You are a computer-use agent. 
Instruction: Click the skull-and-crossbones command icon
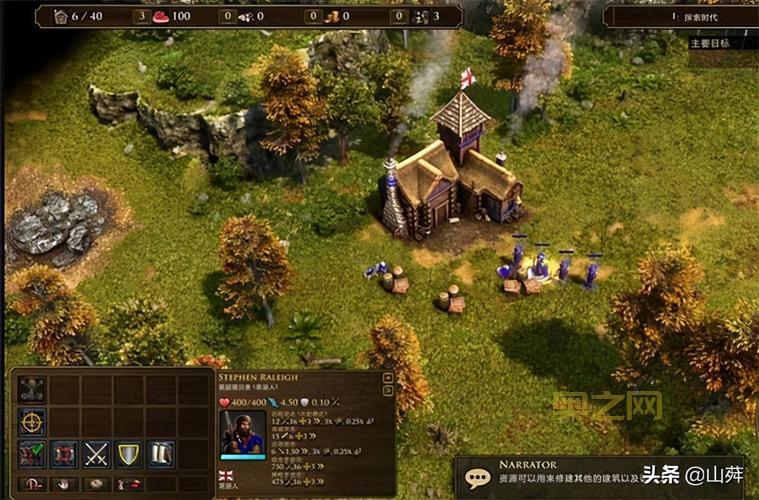(31, 391)
